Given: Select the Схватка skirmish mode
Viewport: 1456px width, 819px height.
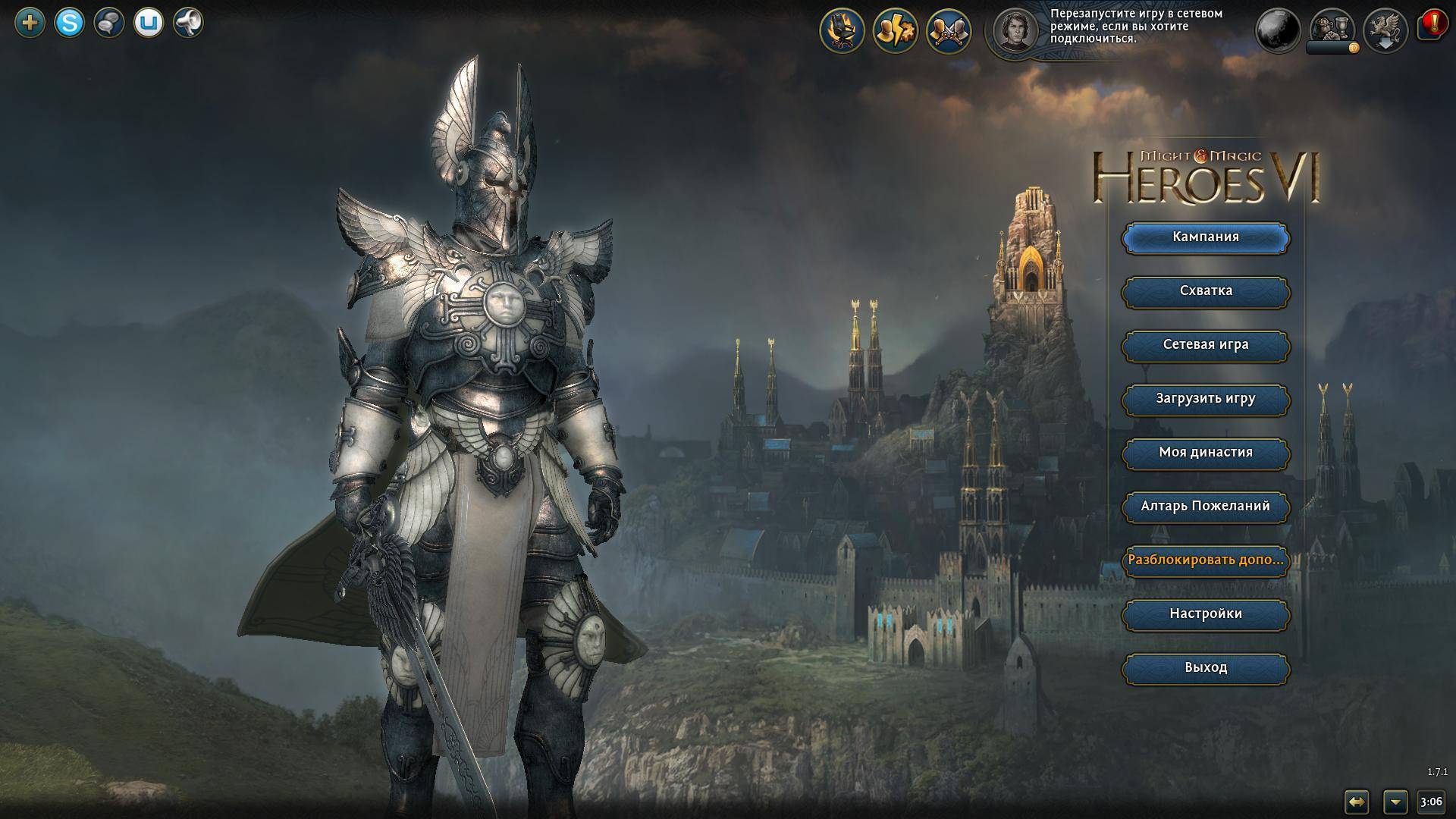Looking at the screenshot, I should click(x=1205, y=291).
